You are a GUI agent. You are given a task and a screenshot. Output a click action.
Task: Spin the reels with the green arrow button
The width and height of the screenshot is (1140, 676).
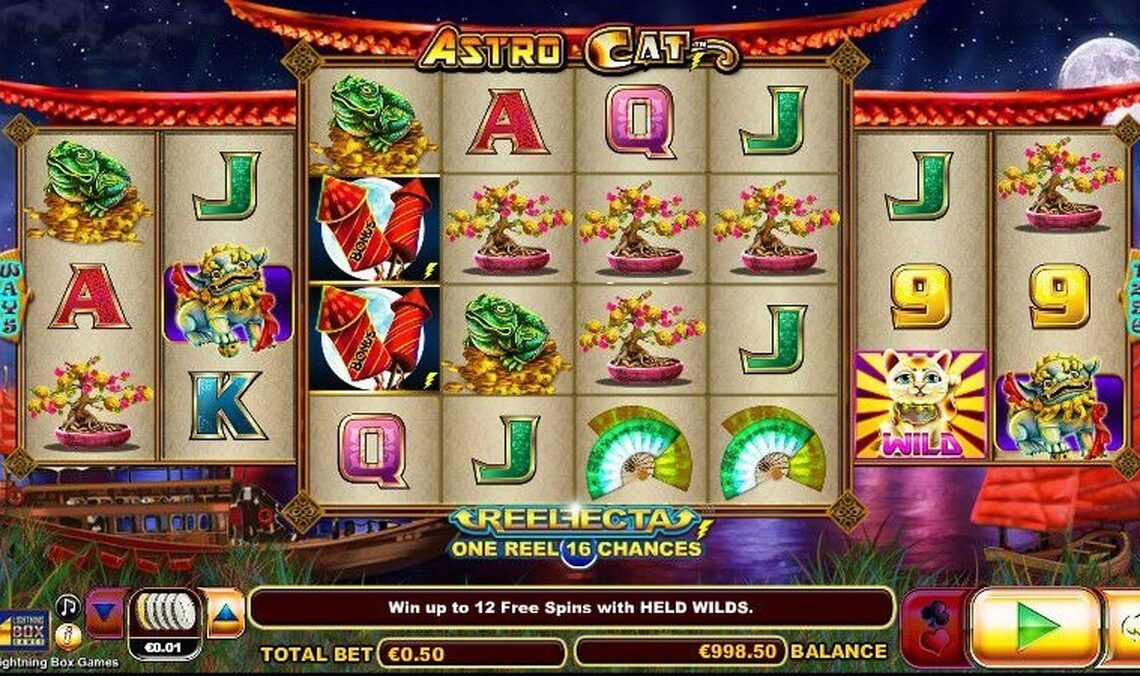click(x=1035, y=627)
